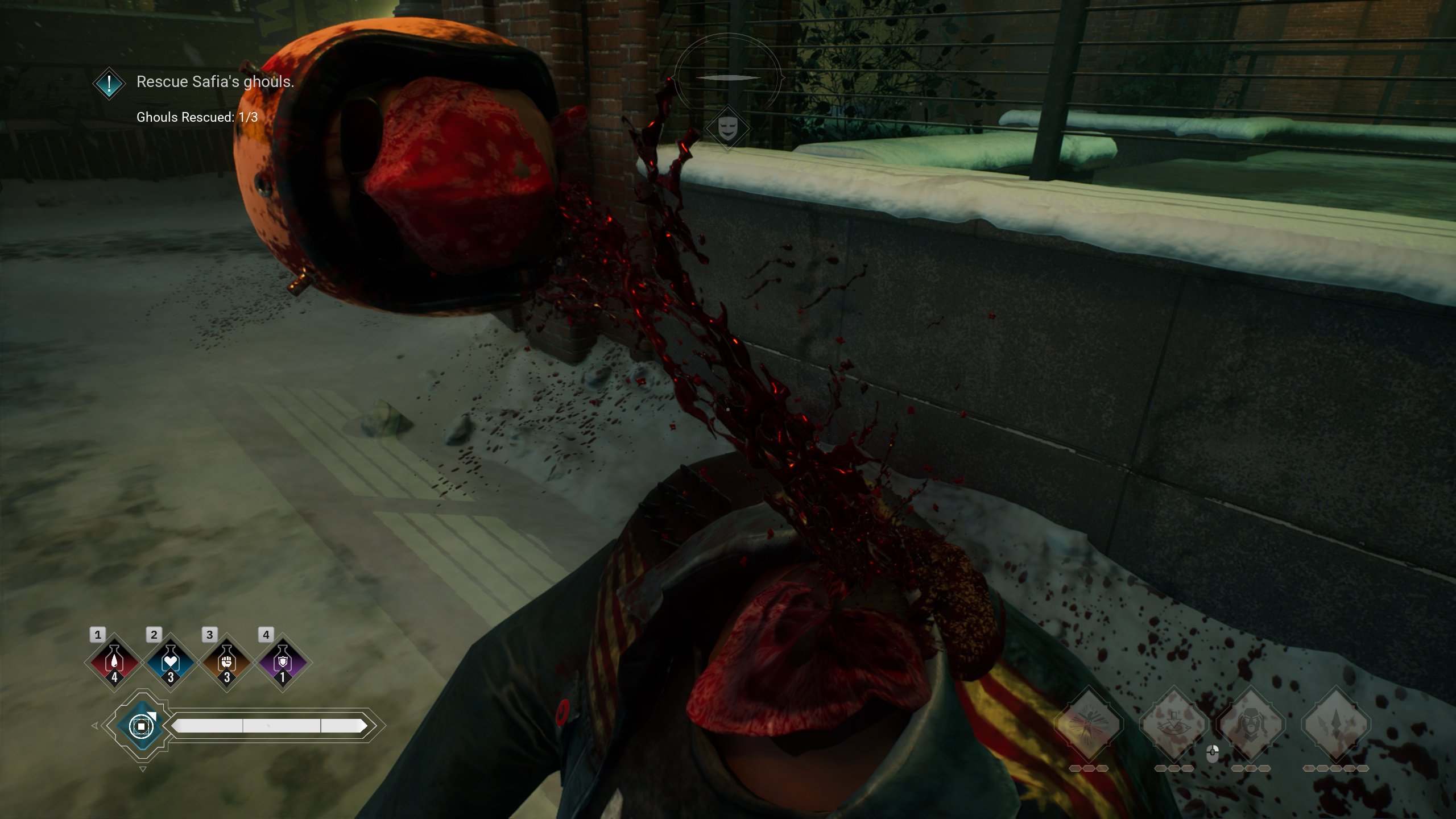Viewport: 1456px width, 819px height.
Task: Use the purple shield defense elixir
Action: click(x=283, y=662)
